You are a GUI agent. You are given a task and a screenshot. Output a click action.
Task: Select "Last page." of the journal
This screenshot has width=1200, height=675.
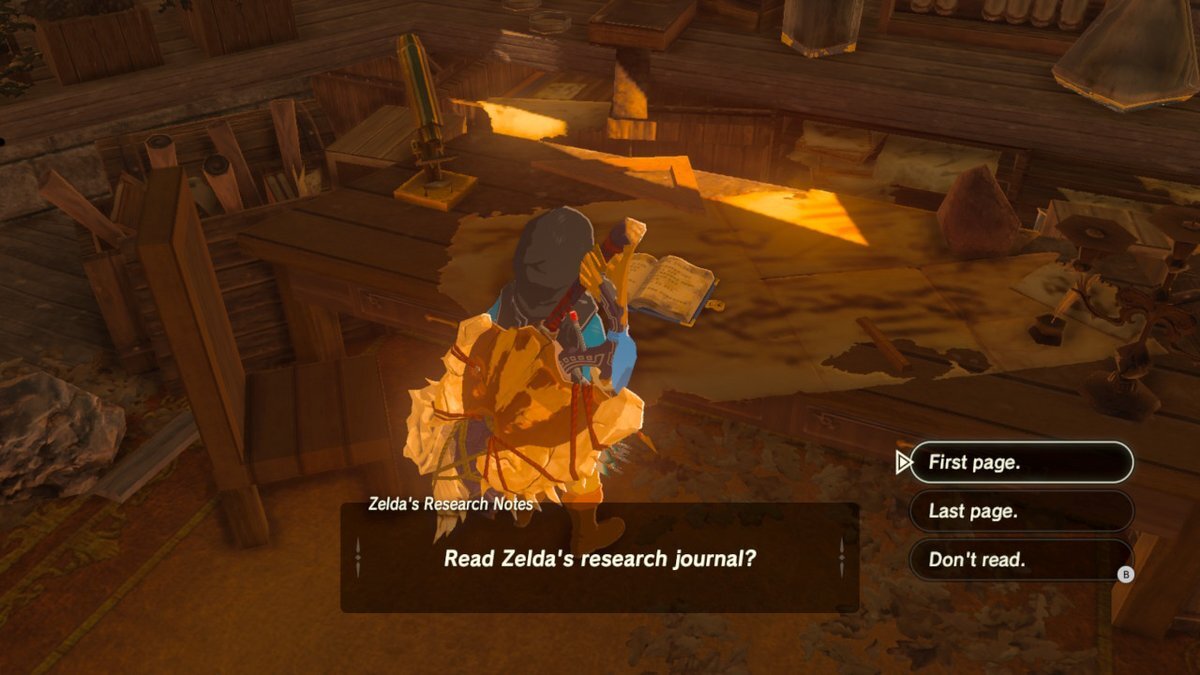click(x=1020, y=511)
